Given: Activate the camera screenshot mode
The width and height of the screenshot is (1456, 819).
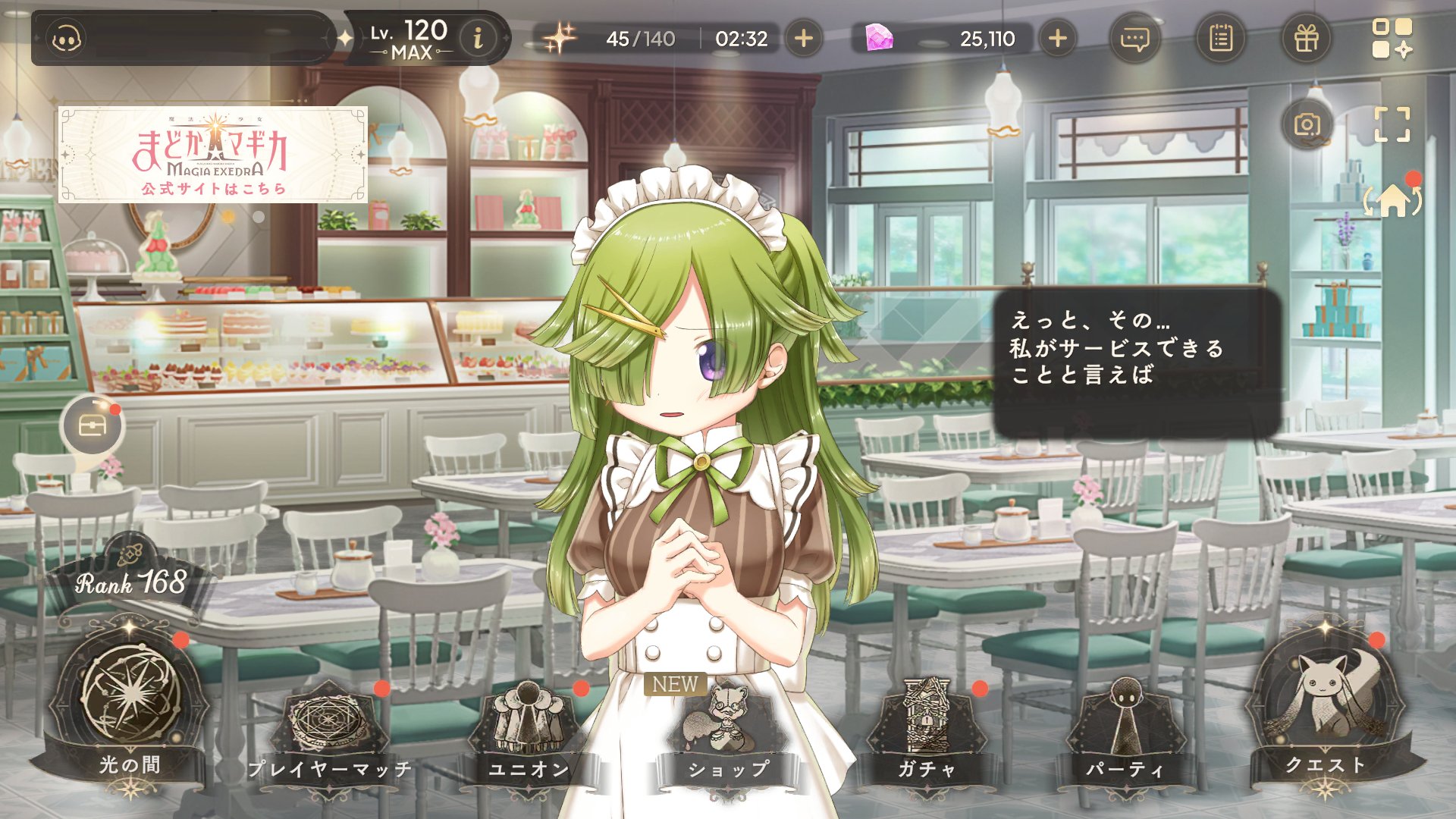Looking at the screenshot, I should click(1307, 124).
